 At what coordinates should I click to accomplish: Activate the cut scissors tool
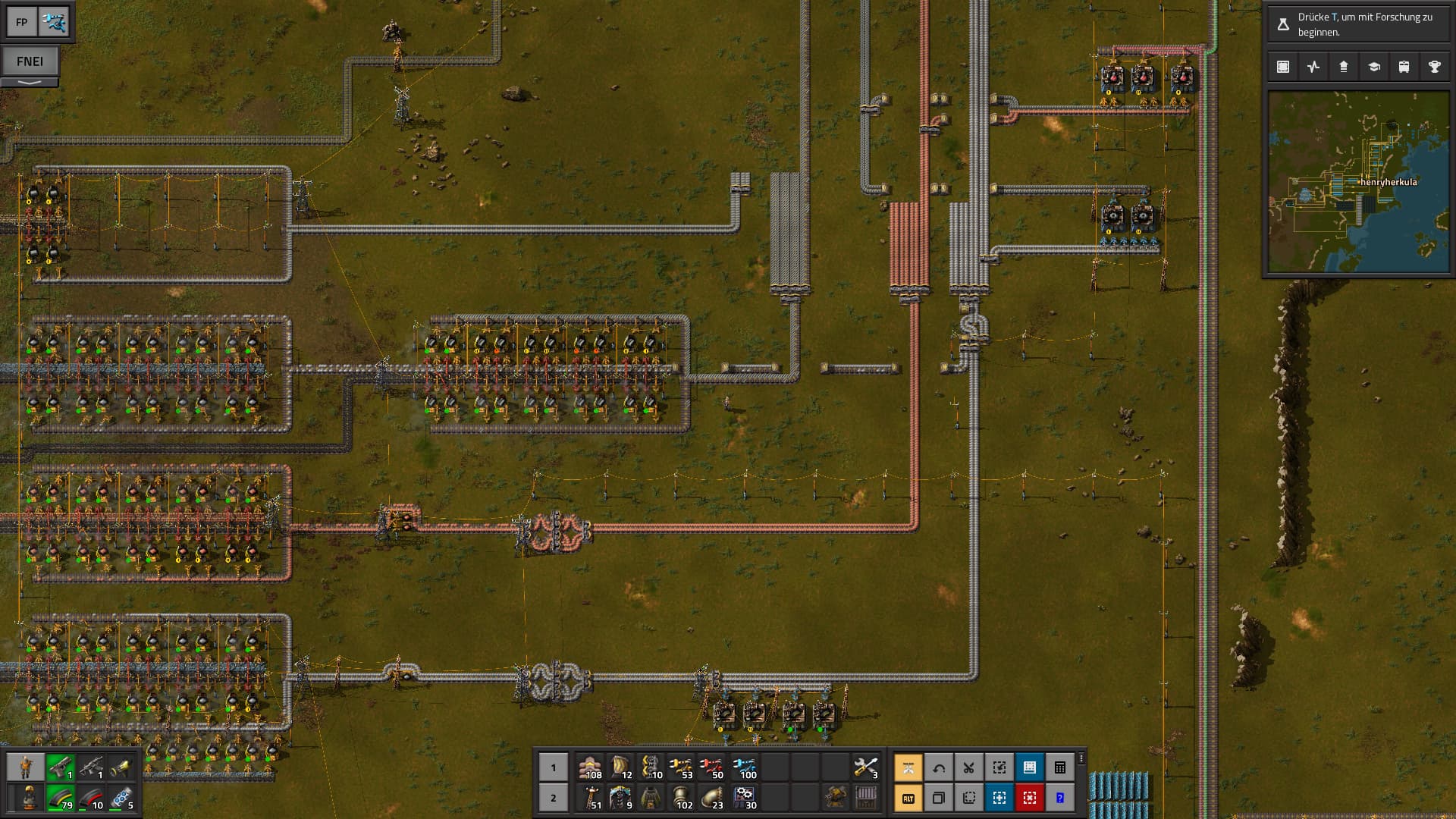[x=969, y=767]
